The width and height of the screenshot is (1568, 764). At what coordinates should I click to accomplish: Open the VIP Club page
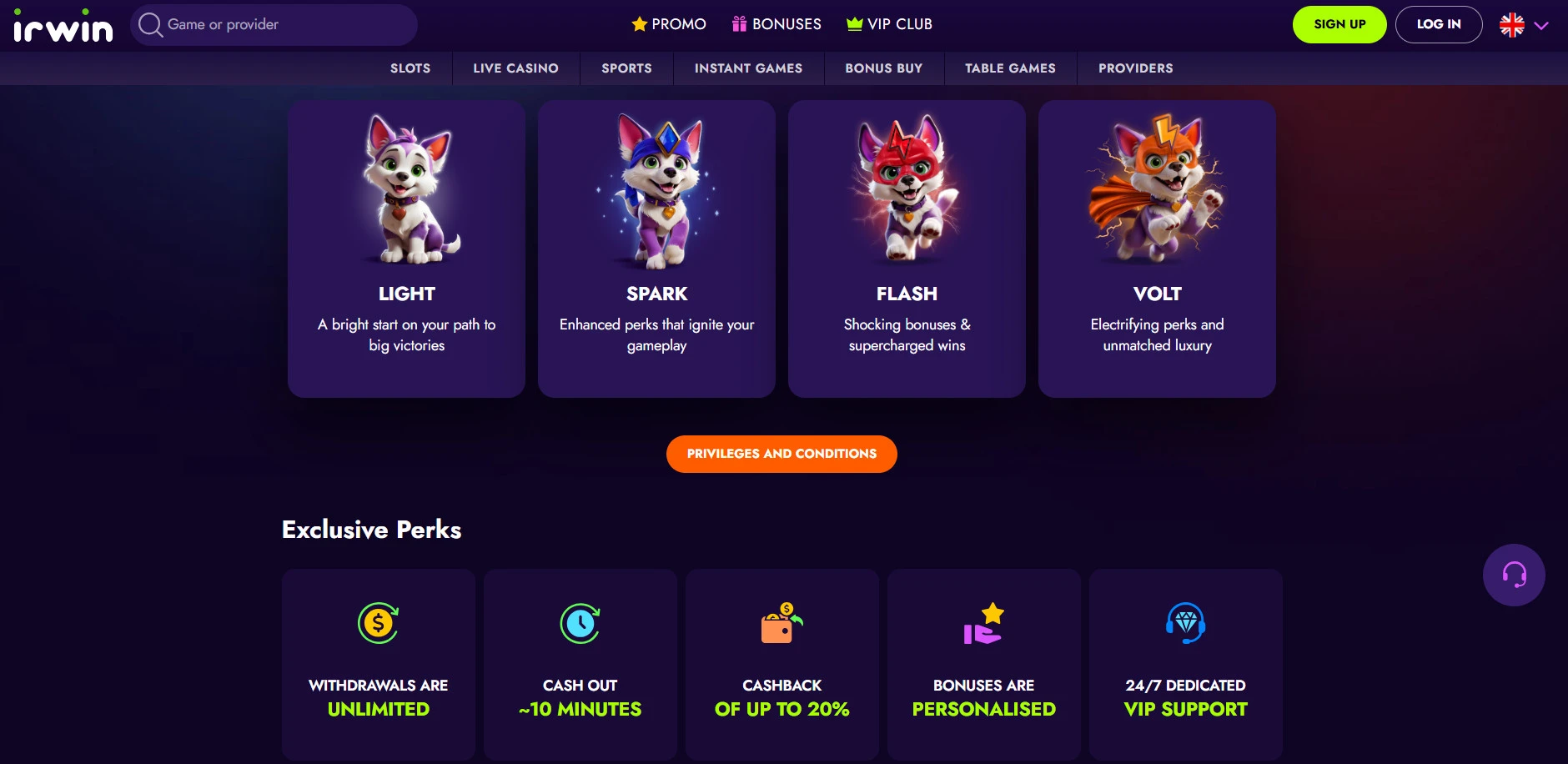pyautogui.click(x=889, y=24)
